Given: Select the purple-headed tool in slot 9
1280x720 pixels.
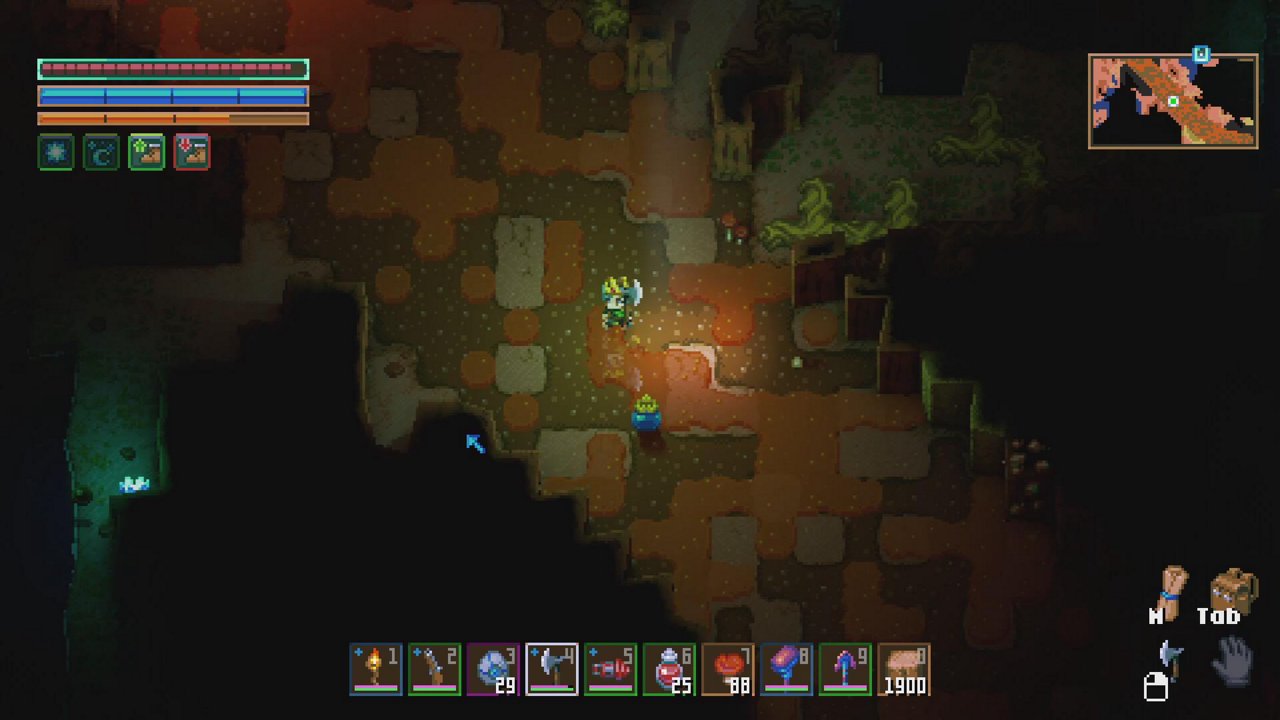Looking at the screenshot, I should [x=845, y=669].
